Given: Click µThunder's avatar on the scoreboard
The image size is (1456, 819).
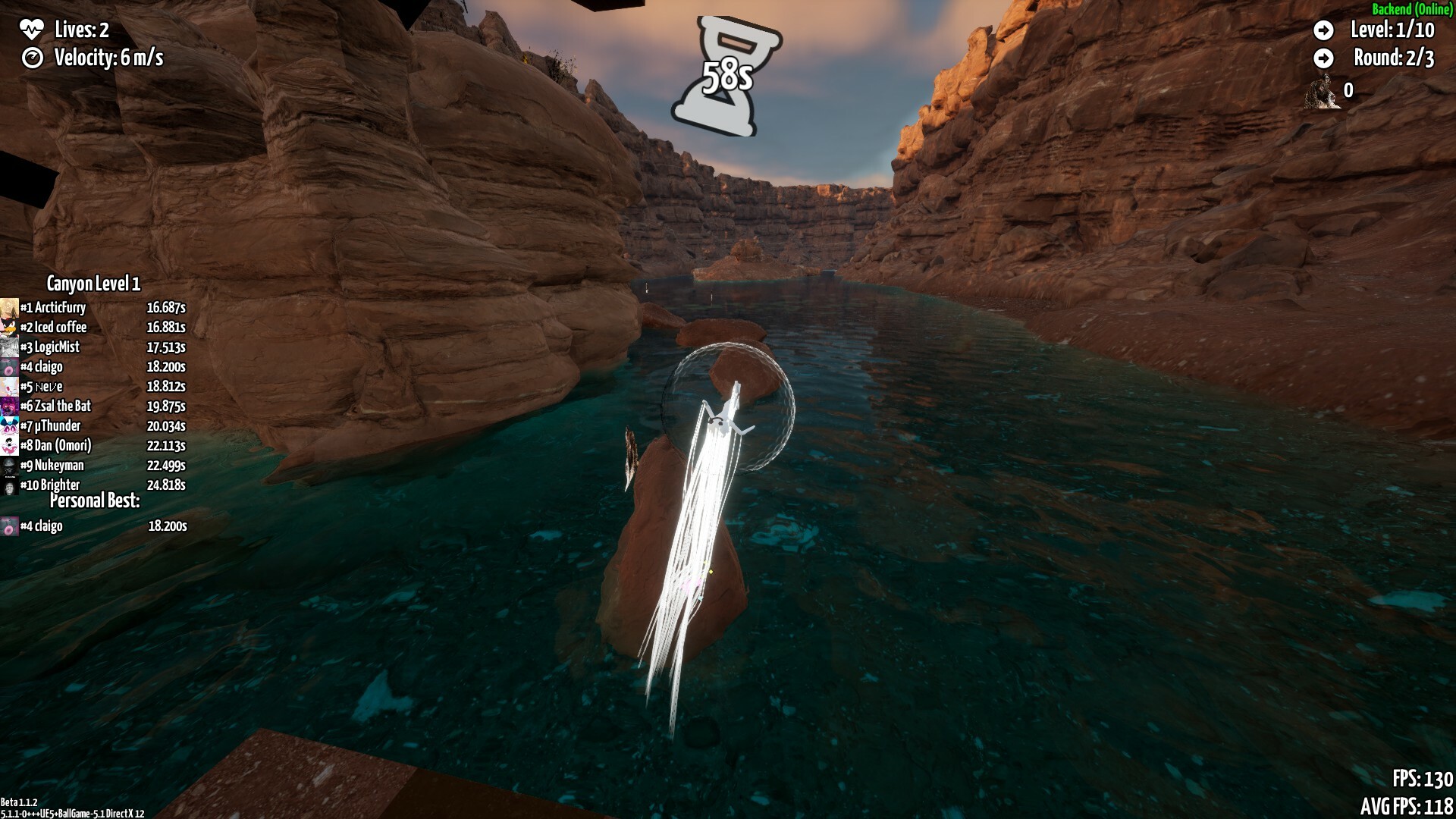Looking at the screenshot, I should pyautogui.click(x=8, y=425).
